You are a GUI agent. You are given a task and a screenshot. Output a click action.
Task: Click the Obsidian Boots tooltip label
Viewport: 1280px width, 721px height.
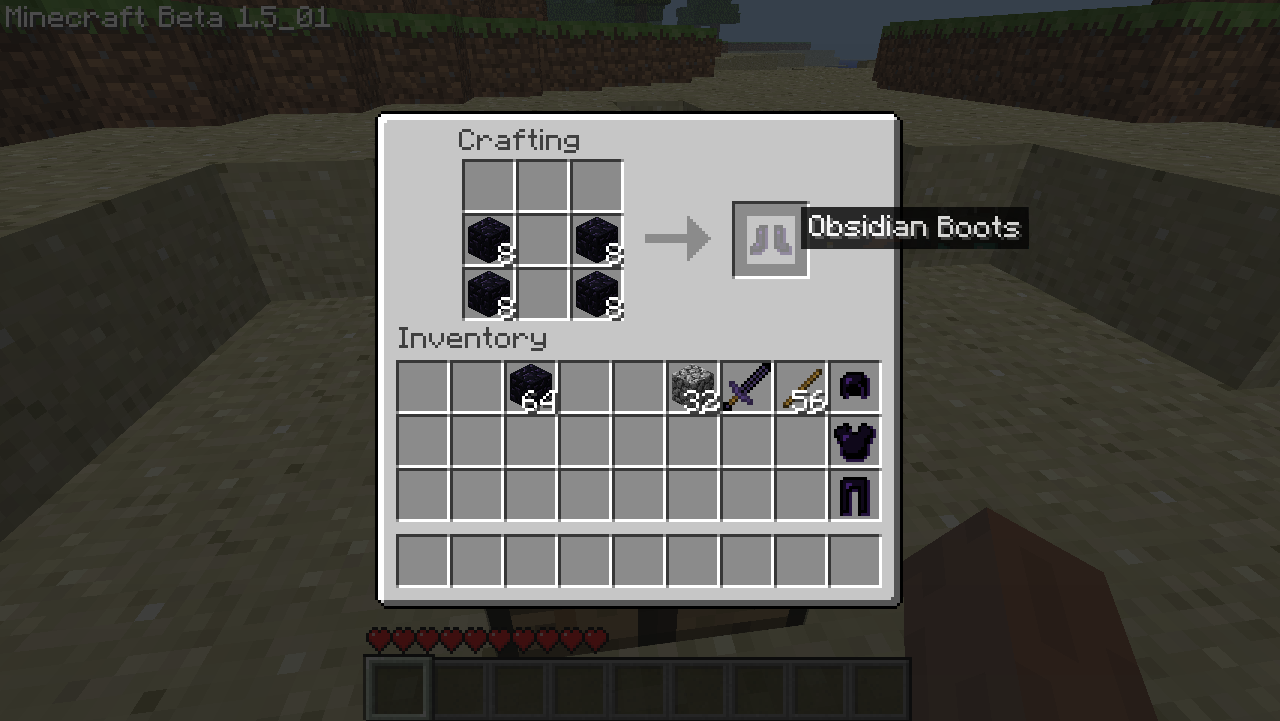pos(913,227)
